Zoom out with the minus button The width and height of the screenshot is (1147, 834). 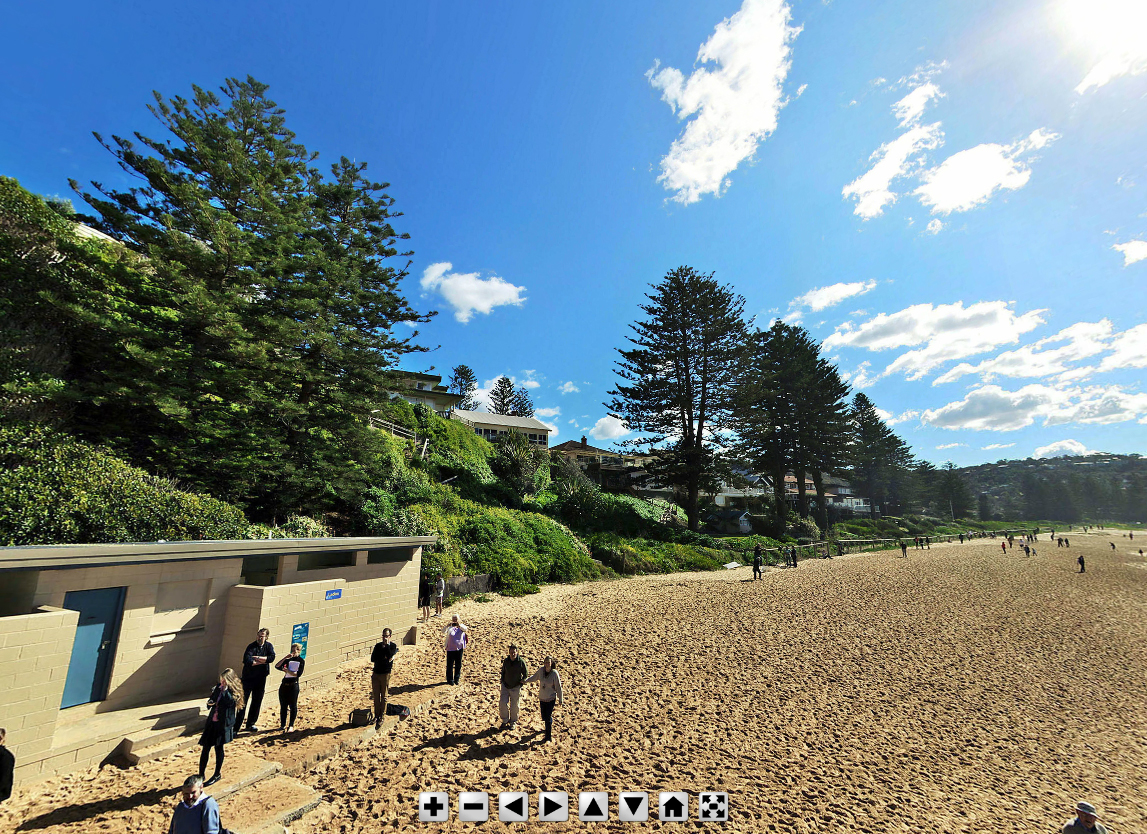pos(473,806)
